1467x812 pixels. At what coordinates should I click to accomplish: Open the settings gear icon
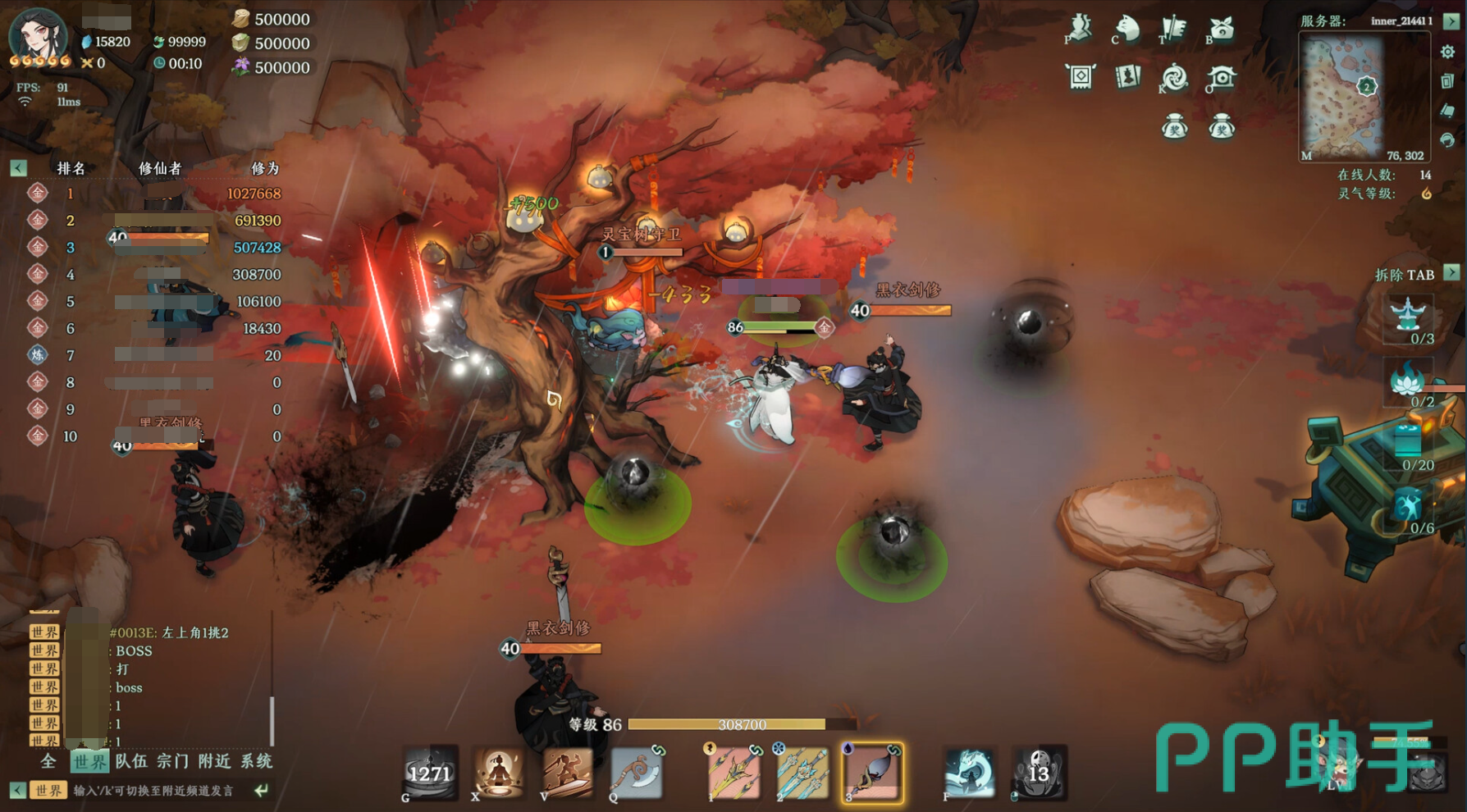click(x=1447, y=52)
